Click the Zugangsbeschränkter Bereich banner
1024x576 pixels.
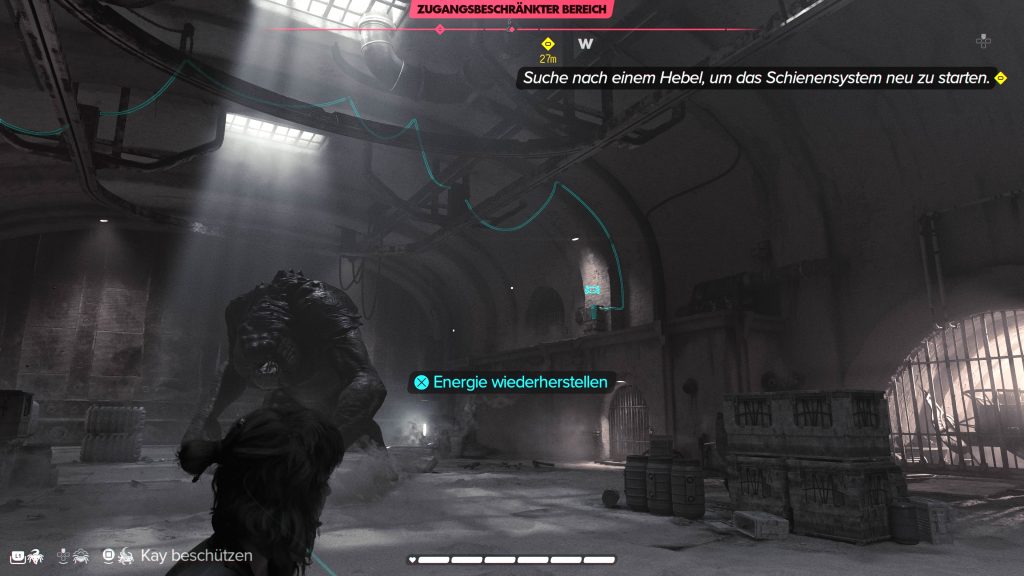pyautogui.click(x=511, y=9)
